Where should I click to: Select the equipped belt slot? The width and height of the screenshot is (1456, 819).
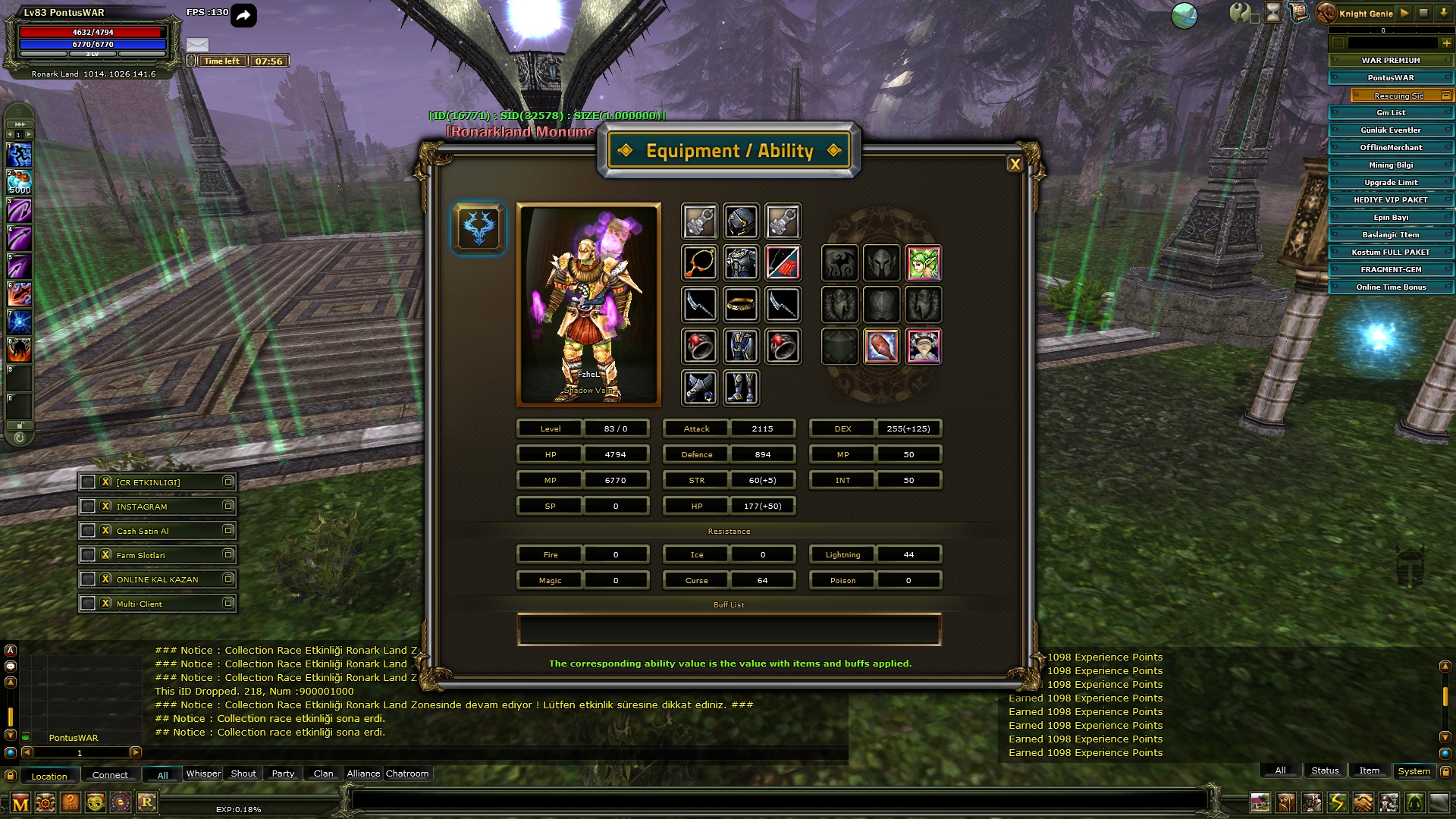pos(741,305)
